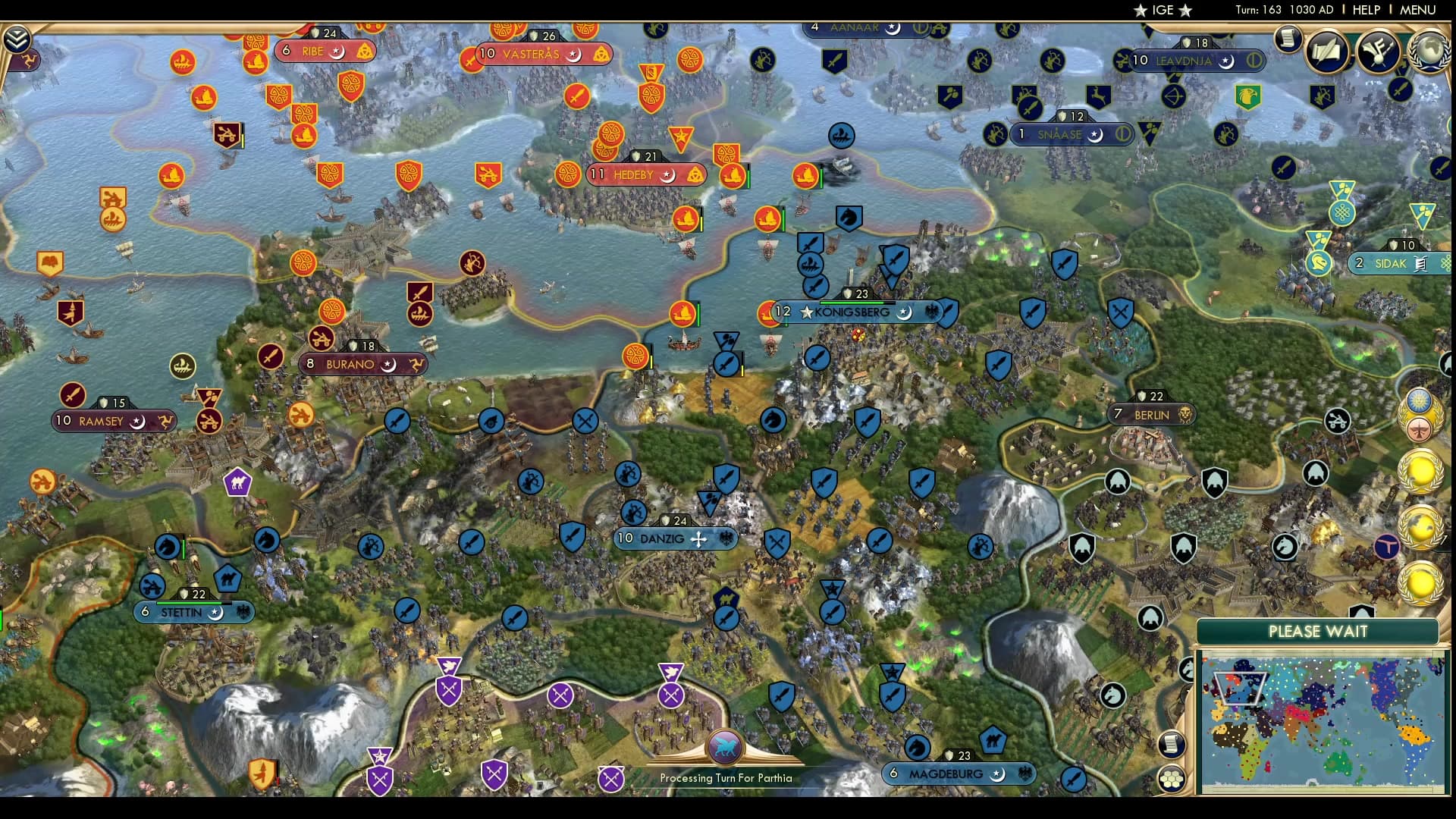Open the Social Policies screen
Viewport: 1456px width, 819px height.
pos(1327,53)
